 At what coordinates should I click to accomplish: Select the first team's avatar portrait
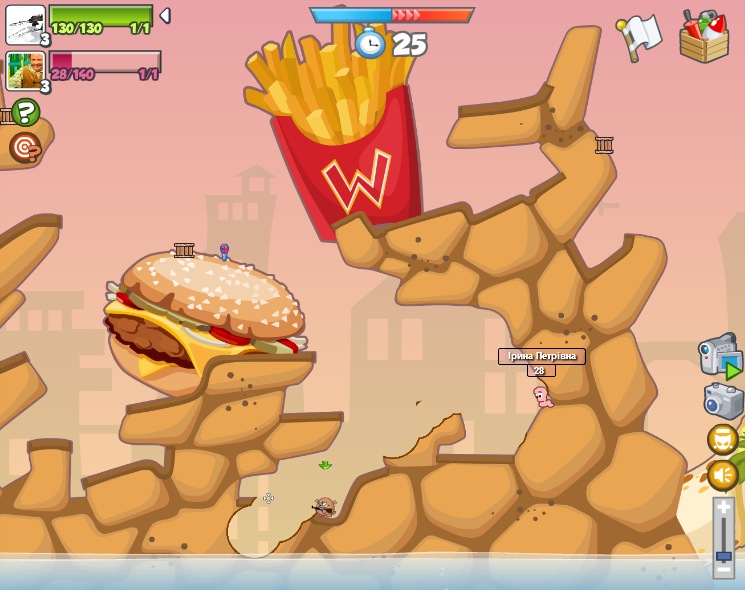click(x=25, y=24)
